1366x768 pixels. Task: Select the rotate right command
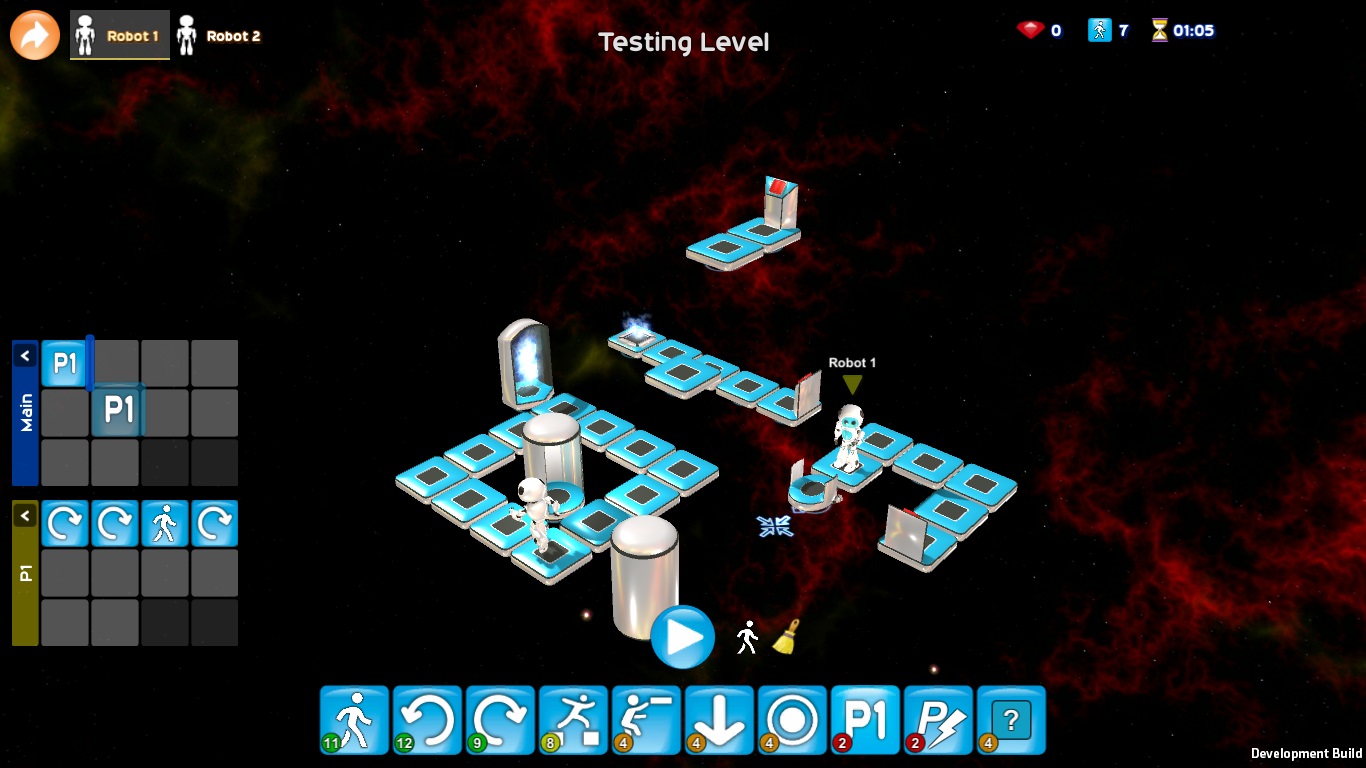(499, 719)
